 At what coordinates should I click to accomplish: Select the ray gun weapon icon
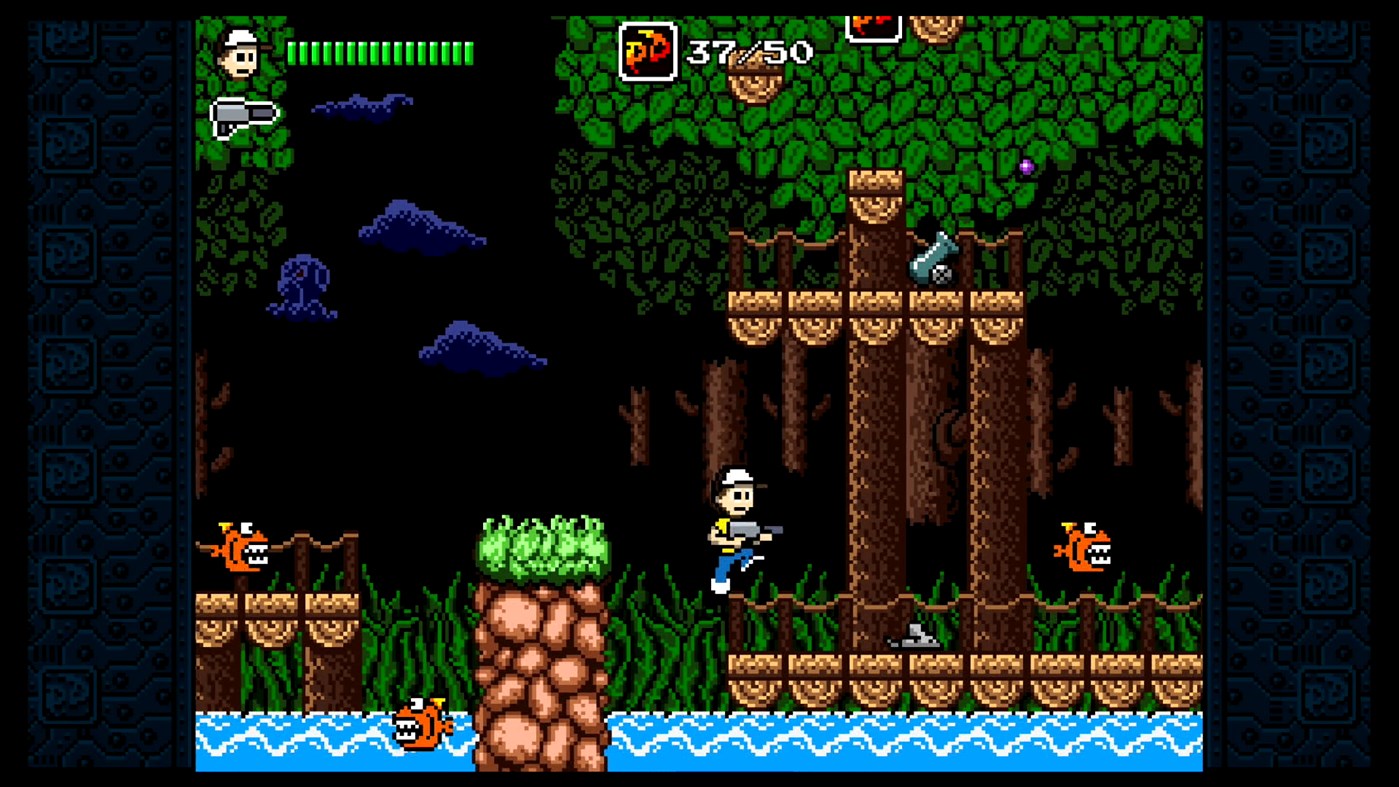245,113
